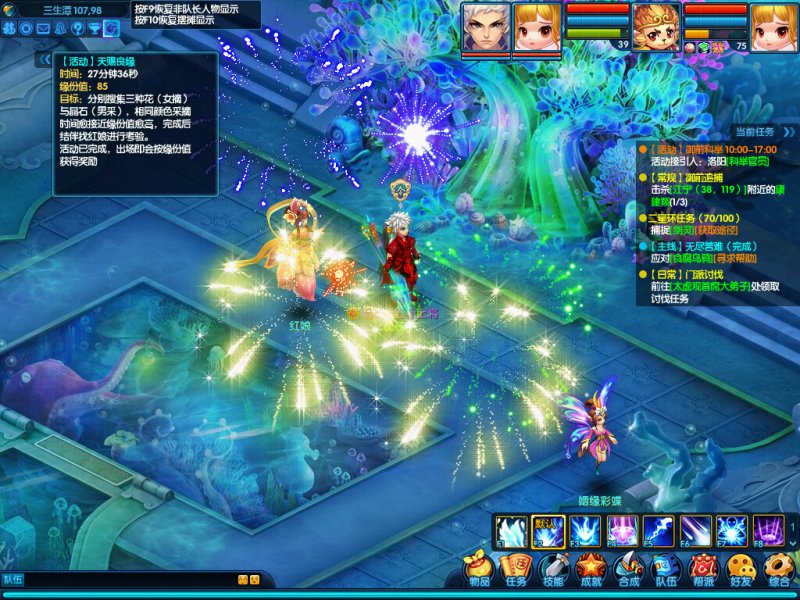Open the 队伍 team menu
Viewport: 800px width, 600px height.
pyautogui.click(x=665, y=569)
